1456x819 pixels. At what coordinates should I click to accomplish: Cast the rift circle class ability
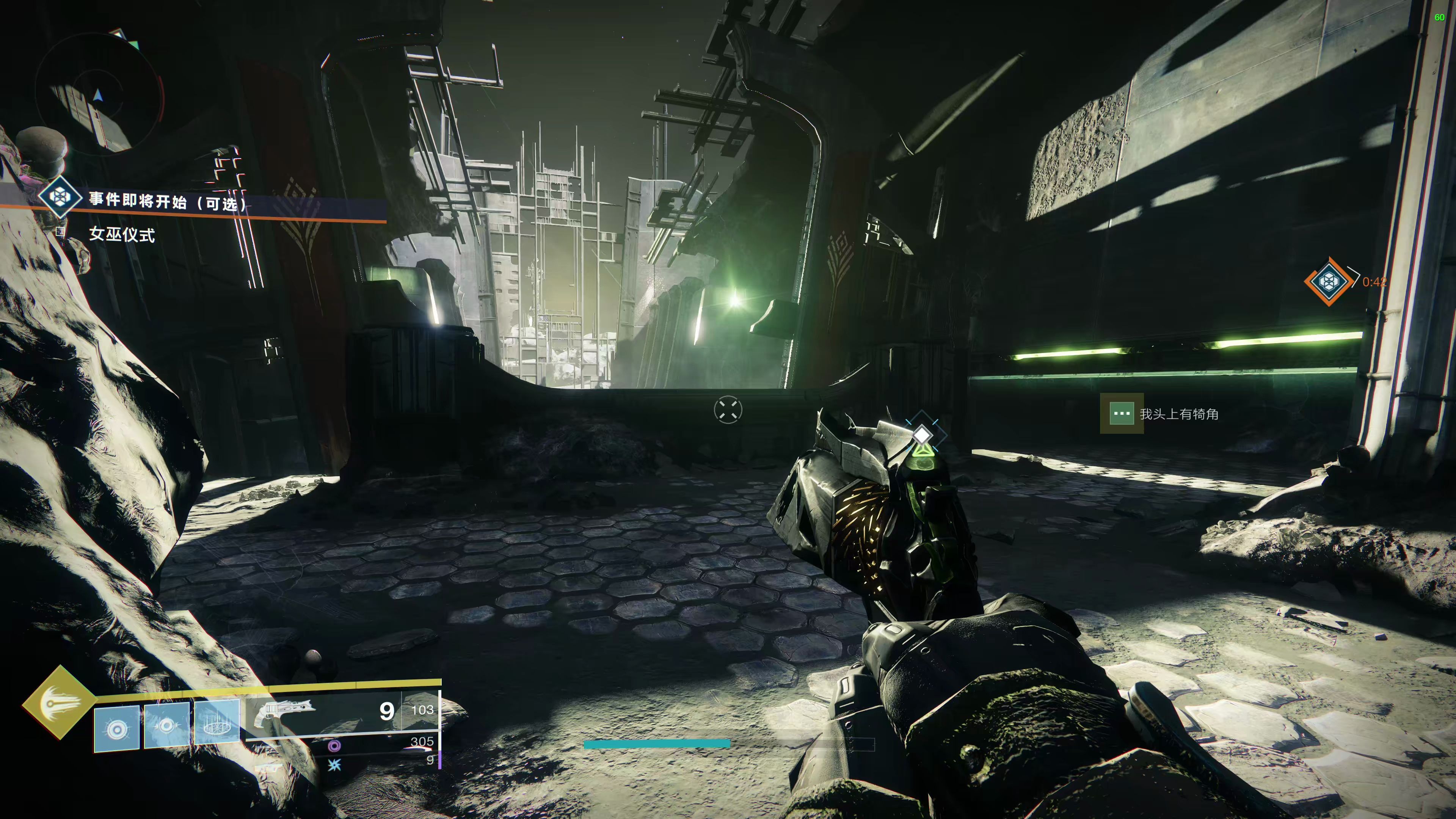pos(217,722)
